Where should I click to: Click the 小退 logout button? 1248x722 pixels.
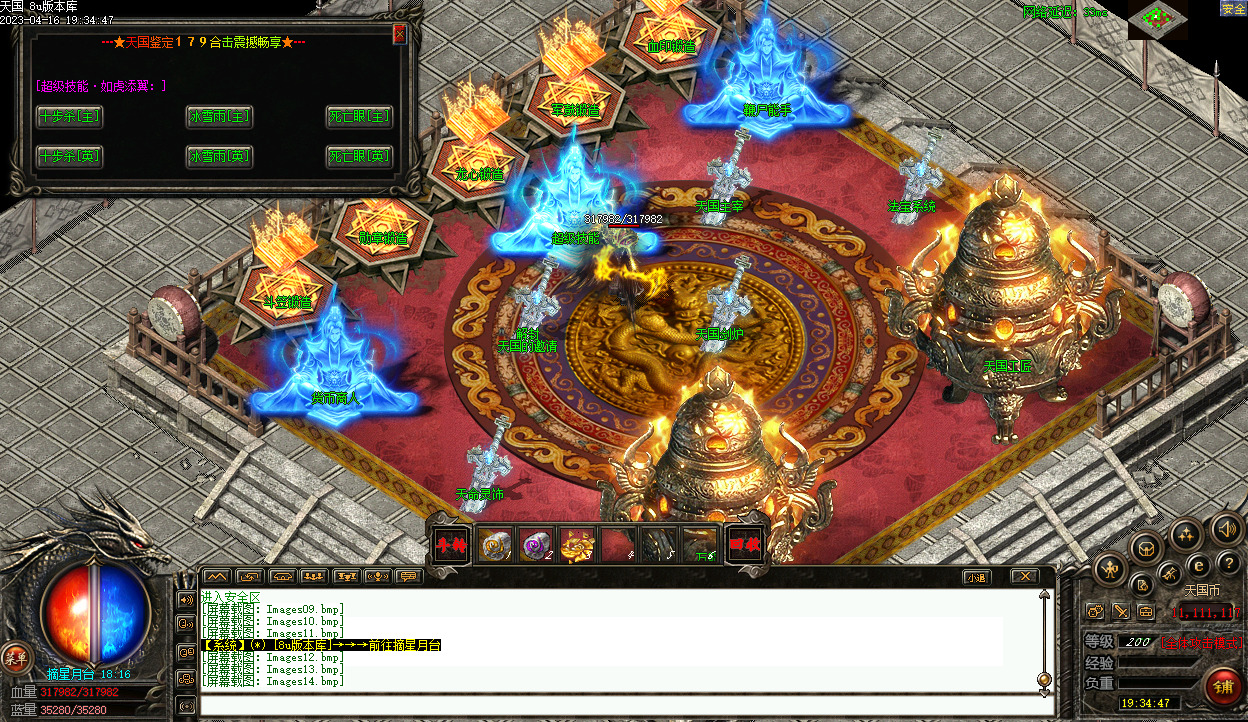pyautogui.click(x=977, y=577)
